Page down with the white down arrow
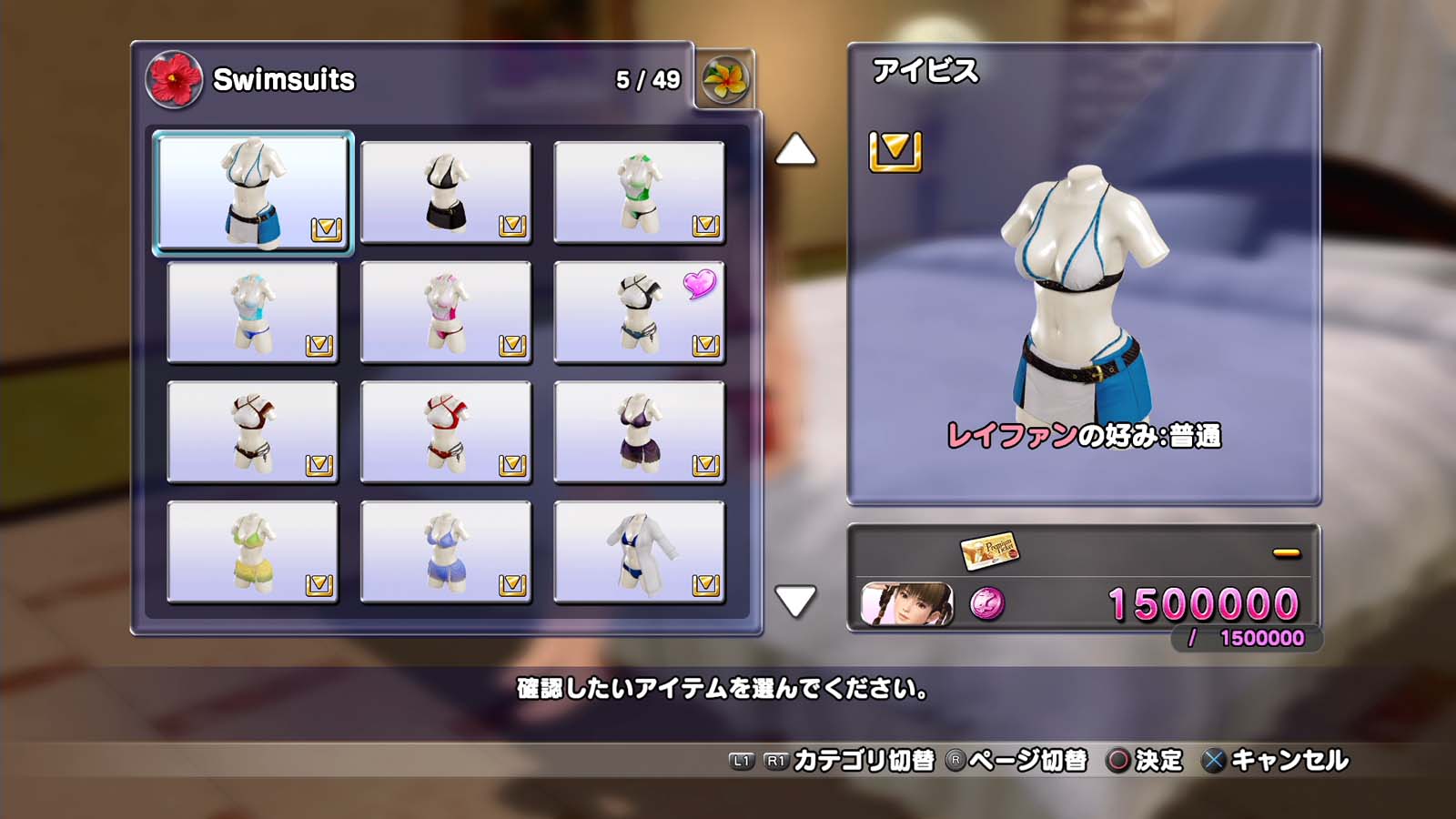The width and height of the screenshot is (1456, 819). click(795, 601)
